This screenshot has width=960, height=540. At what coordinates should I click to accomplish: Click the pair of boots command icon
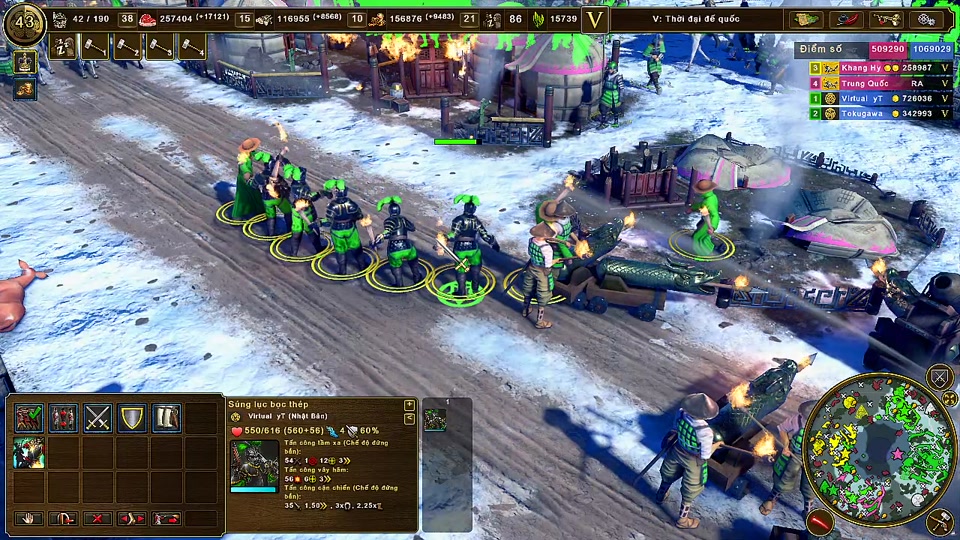coord(166,418)
